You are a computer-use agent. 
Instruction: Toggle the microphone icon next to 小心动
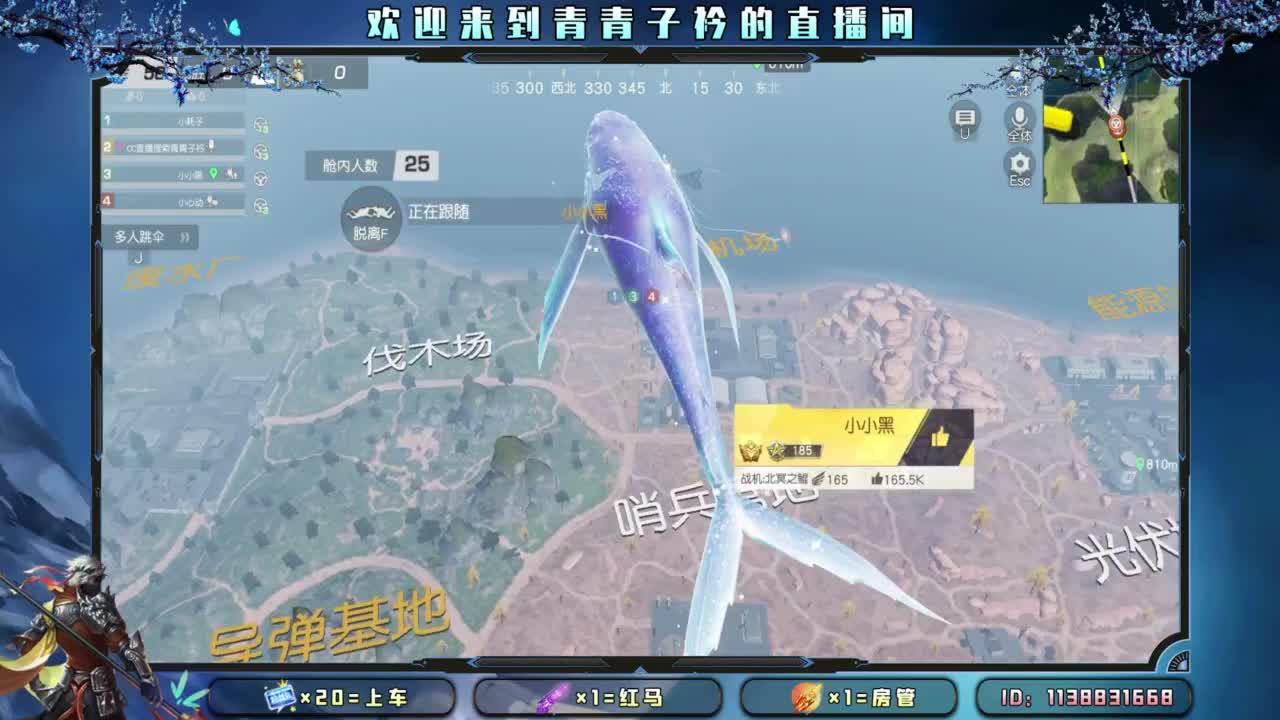[213, 201]
